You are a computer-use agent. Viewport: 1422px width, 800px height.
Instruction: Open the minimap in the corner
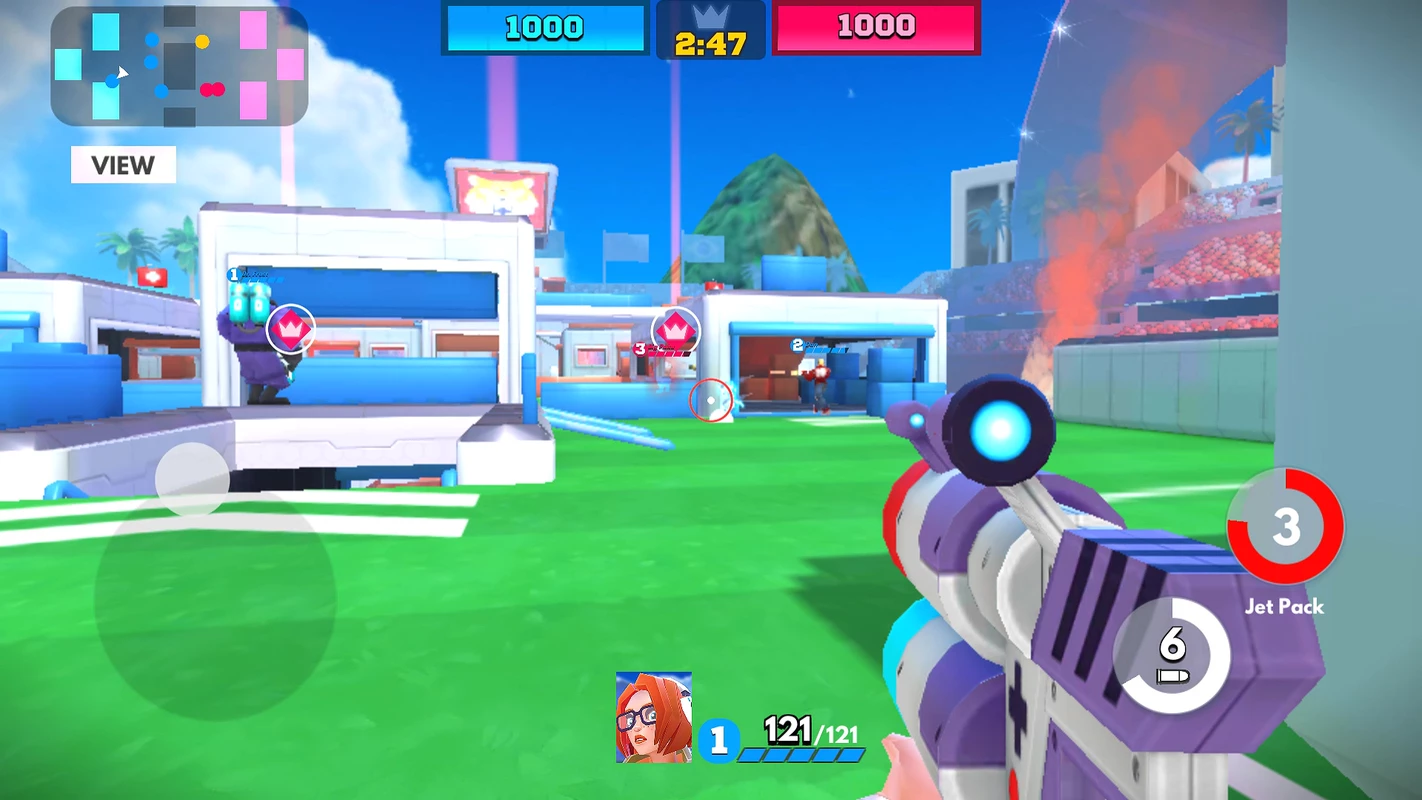179,67
